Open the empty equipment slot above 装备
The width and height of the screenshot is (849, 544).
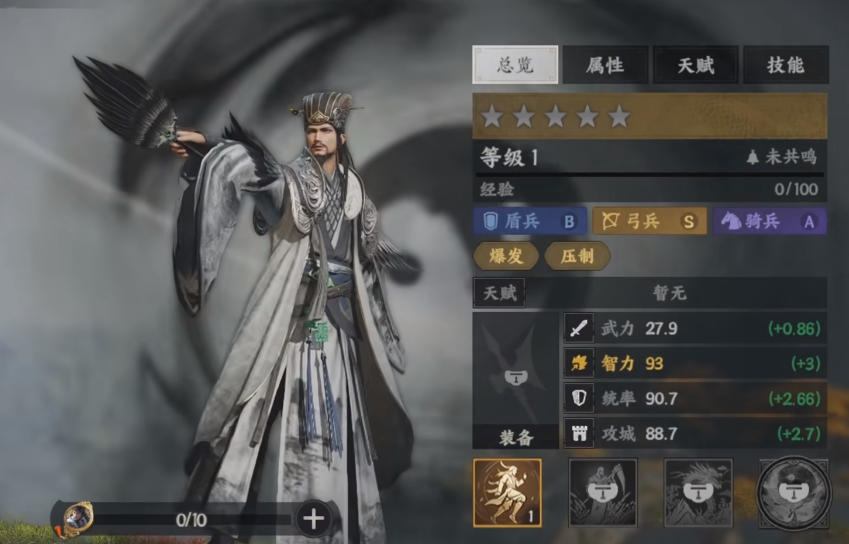[x=515, y=370]
